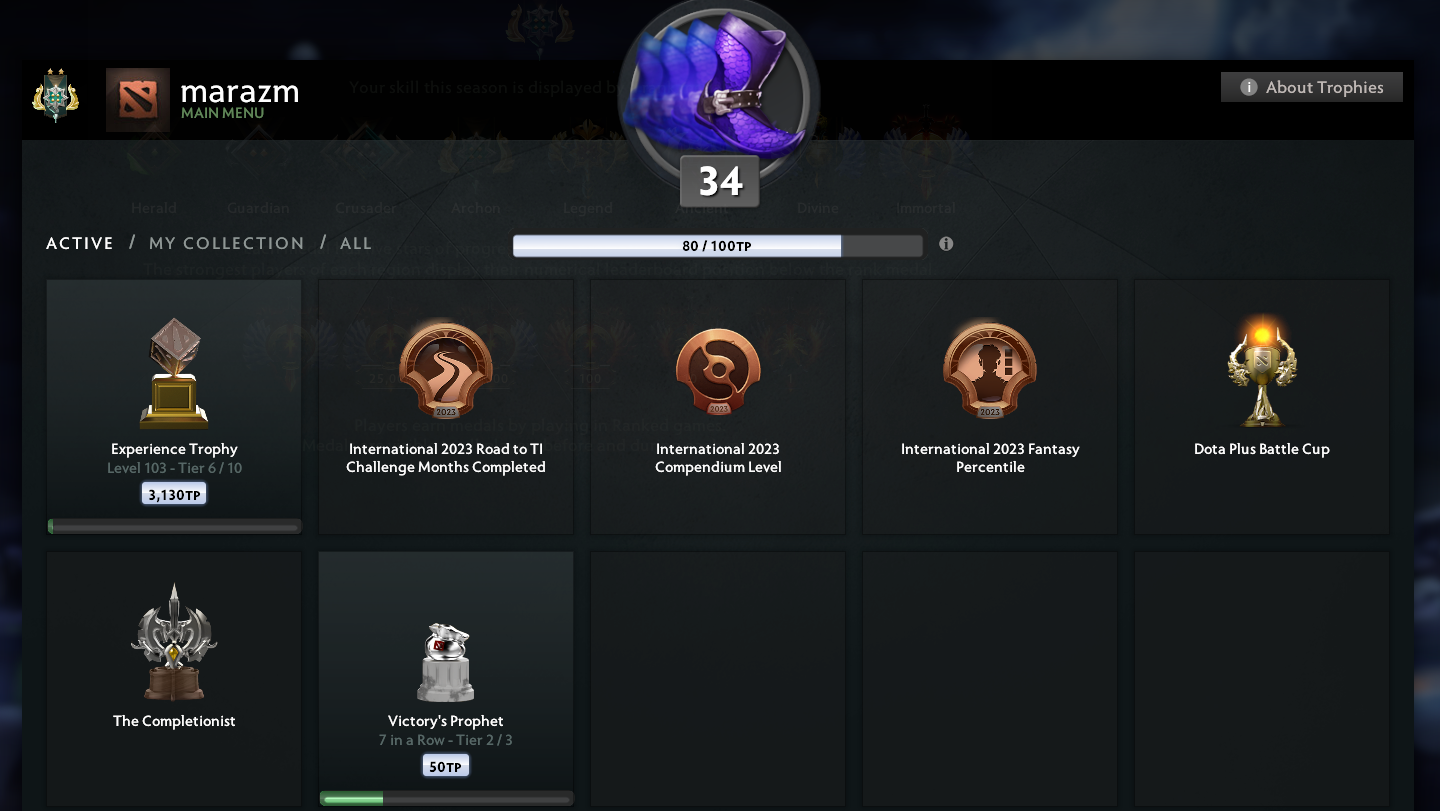Open the Victory's Prophet trophy
The width and height of the screenshot is (1440, 811).
click(445, 660)
